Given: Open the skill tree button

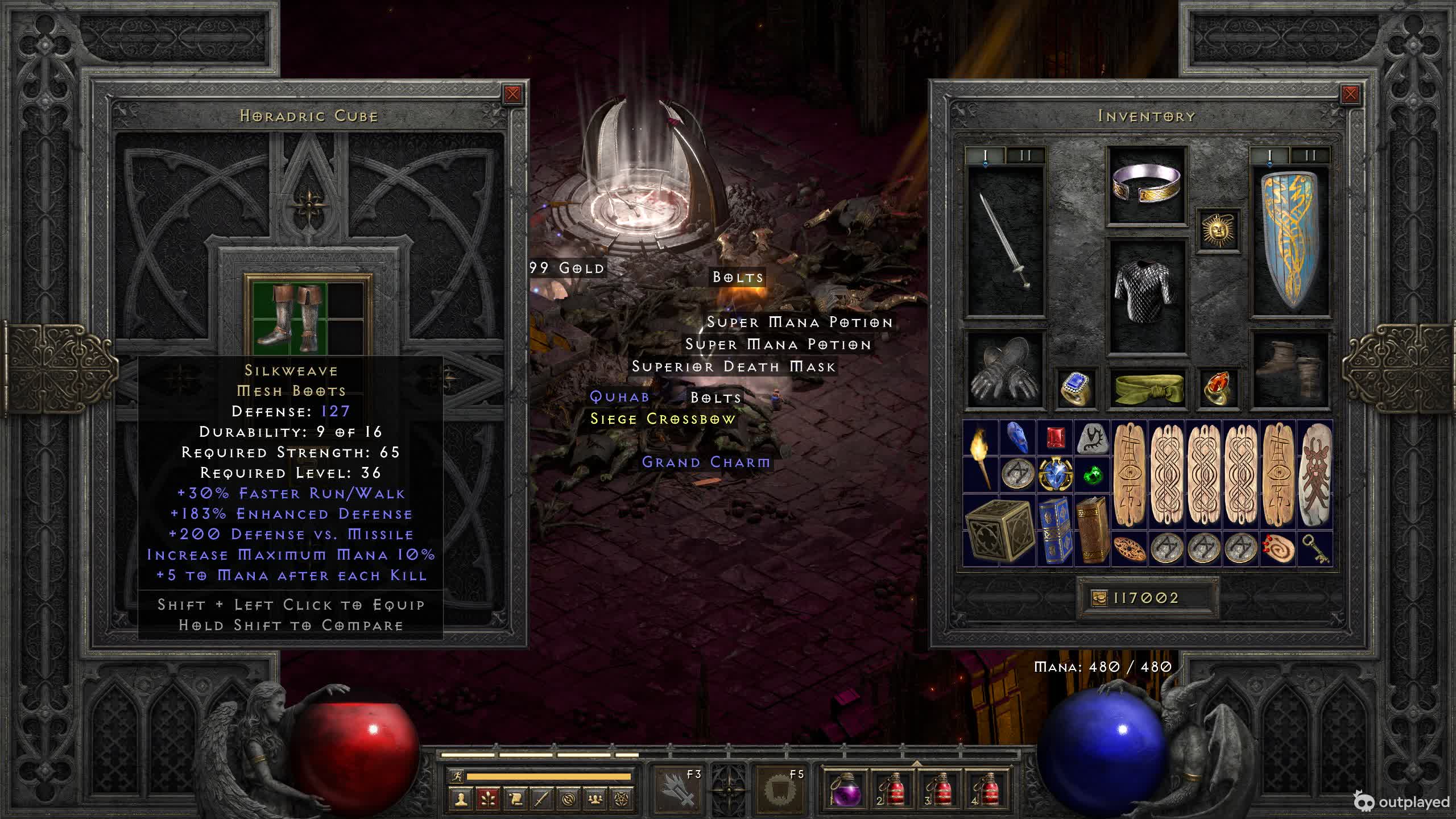Looking at the screenshot, I should [488, 799].
